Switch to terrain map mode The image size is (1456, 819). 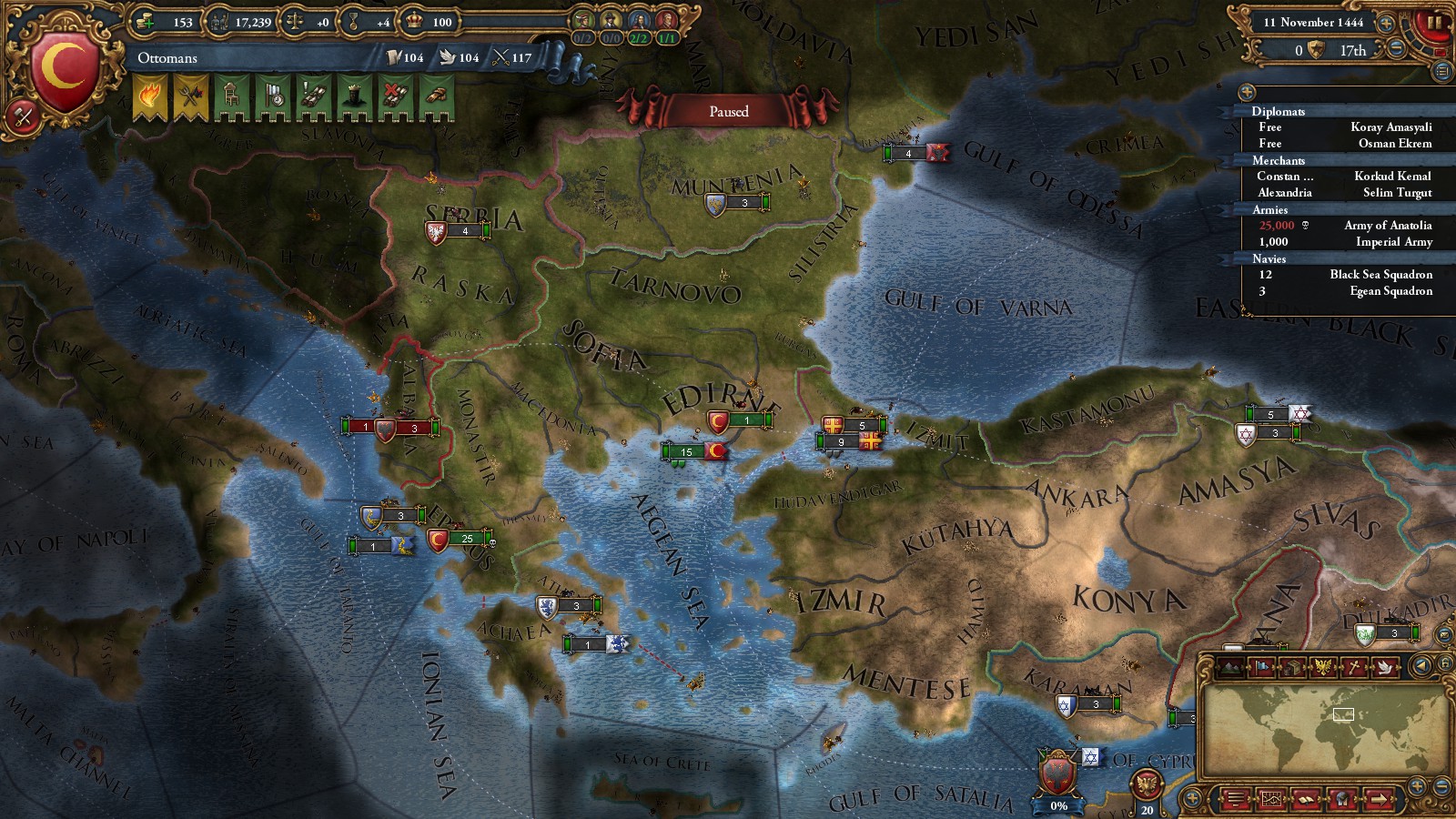point(1231,667)
